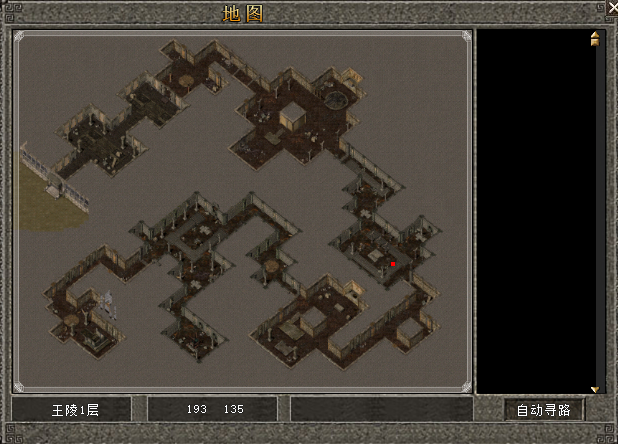Click the gold scroll-up arrow in the list panel

[595, 39]
